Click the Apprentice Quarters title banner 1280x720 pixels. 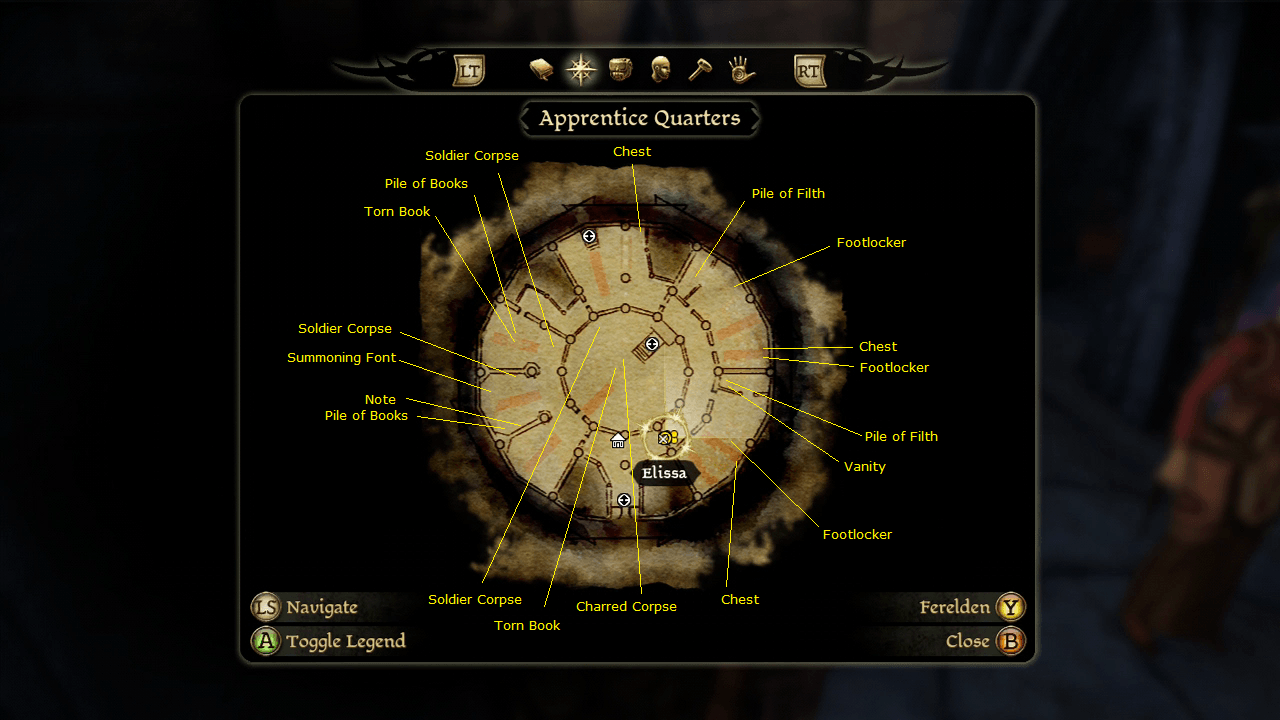[x=639, y=118]
